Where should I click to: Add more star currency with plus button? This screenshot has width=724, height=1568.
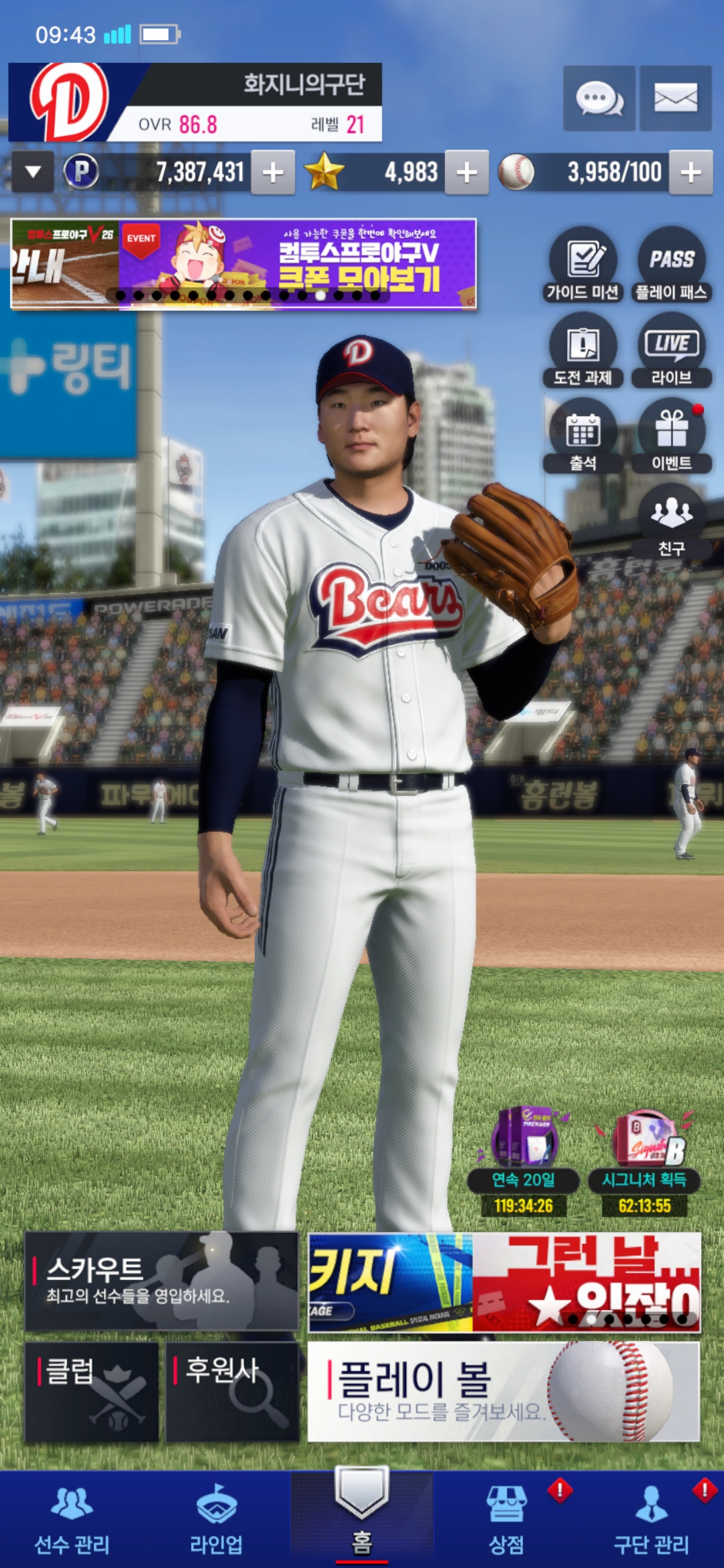pos(467,173)
